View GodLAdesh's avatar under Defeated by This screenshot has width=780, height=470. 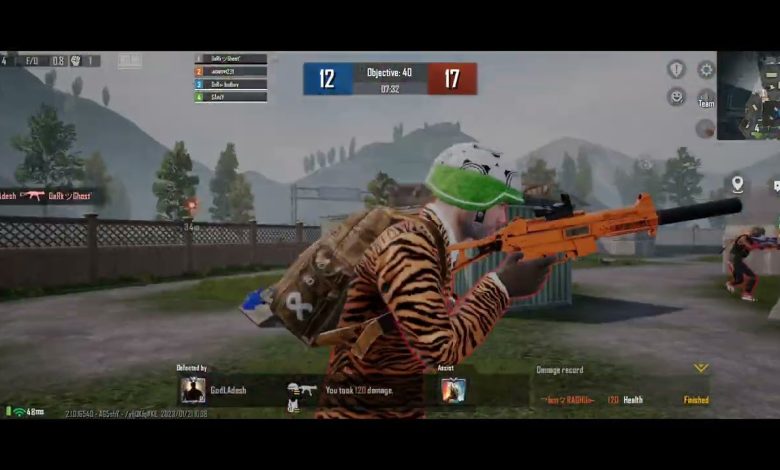tap(193, 390)
